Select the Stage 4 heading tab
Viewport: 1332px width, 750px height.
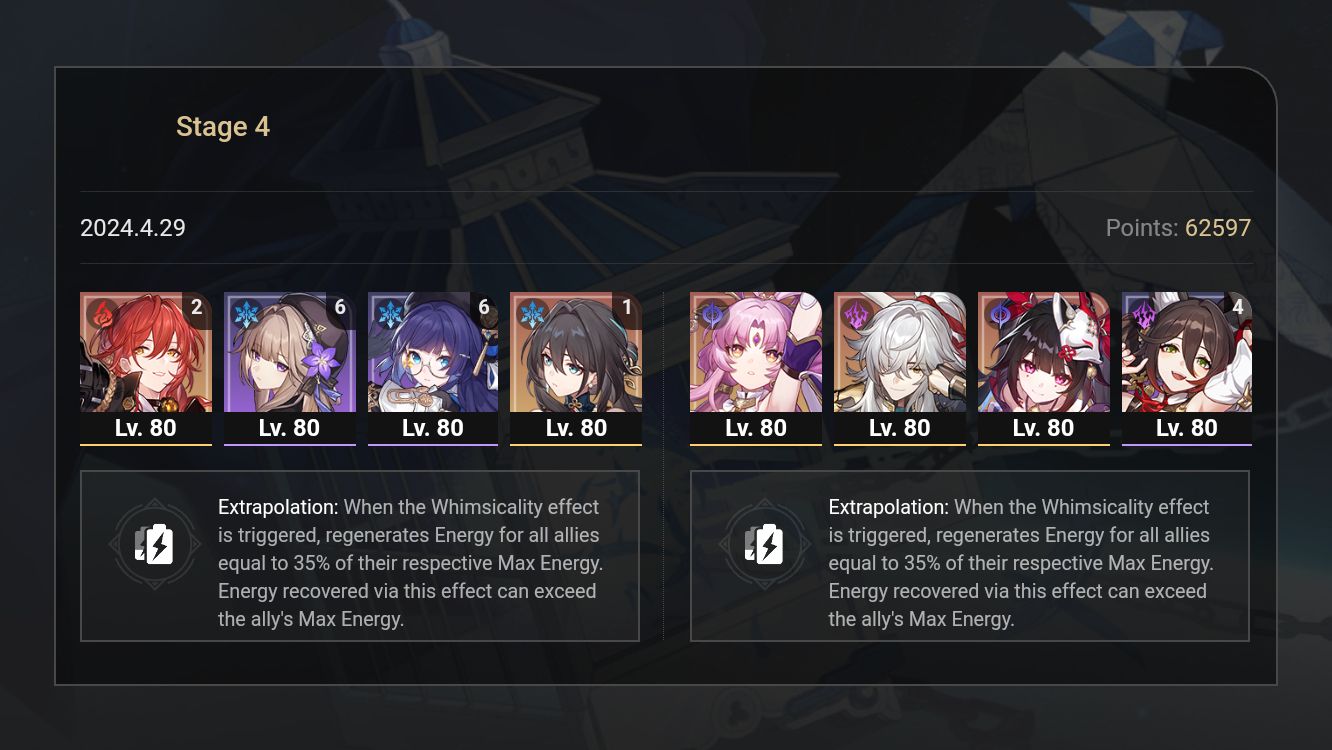click(223, 126)
